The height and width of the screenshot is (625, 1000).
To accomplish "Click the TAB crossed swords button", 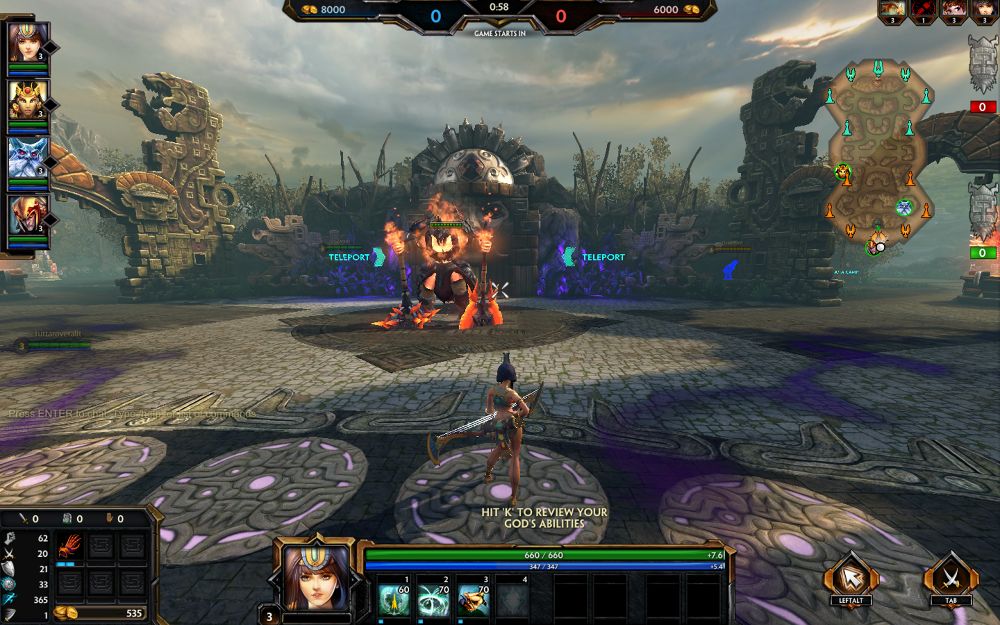I will [950, 577].
